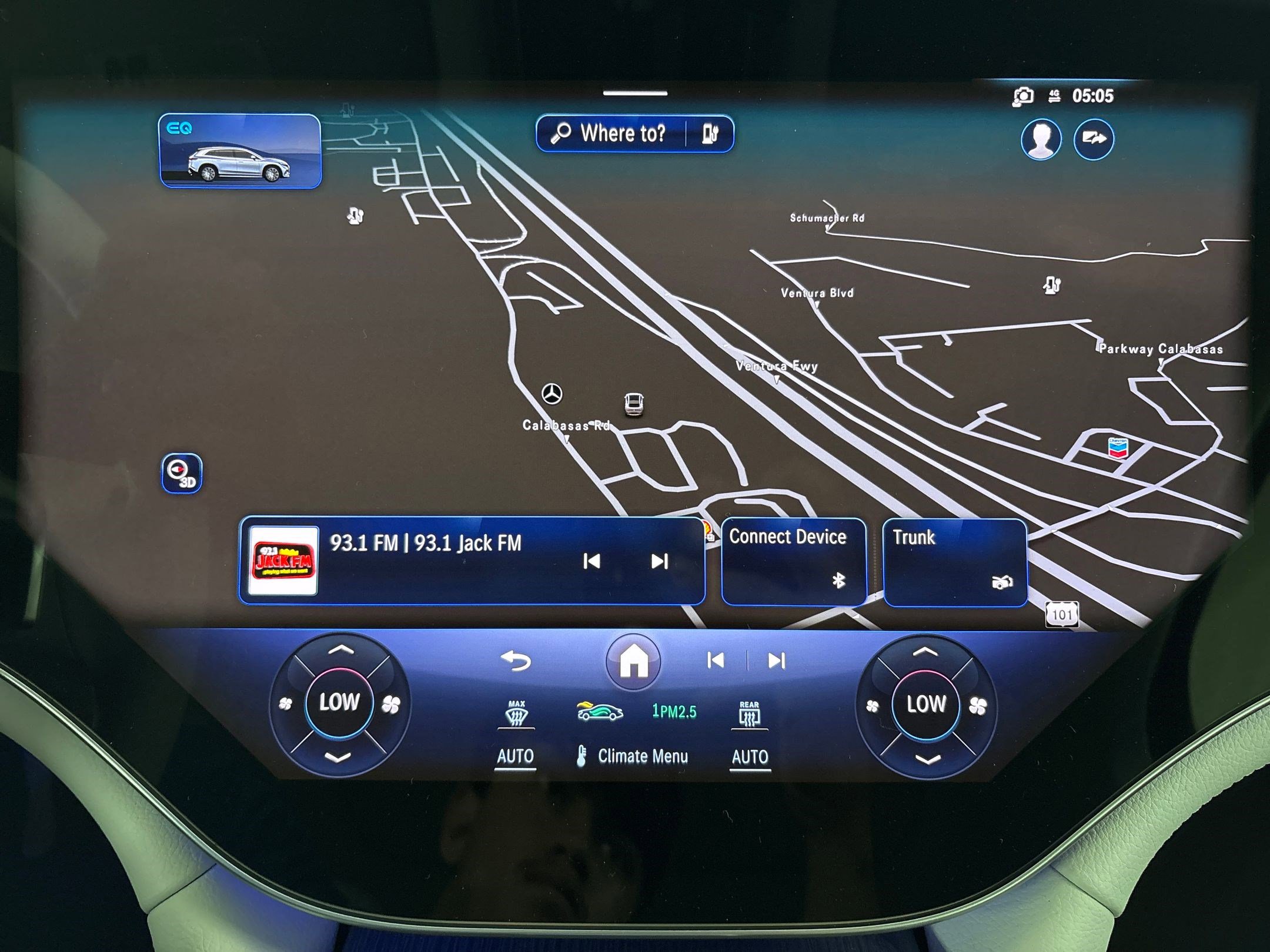Activate MAX windshield defrost
1270x952 pixels.
(x=516, y=714)
